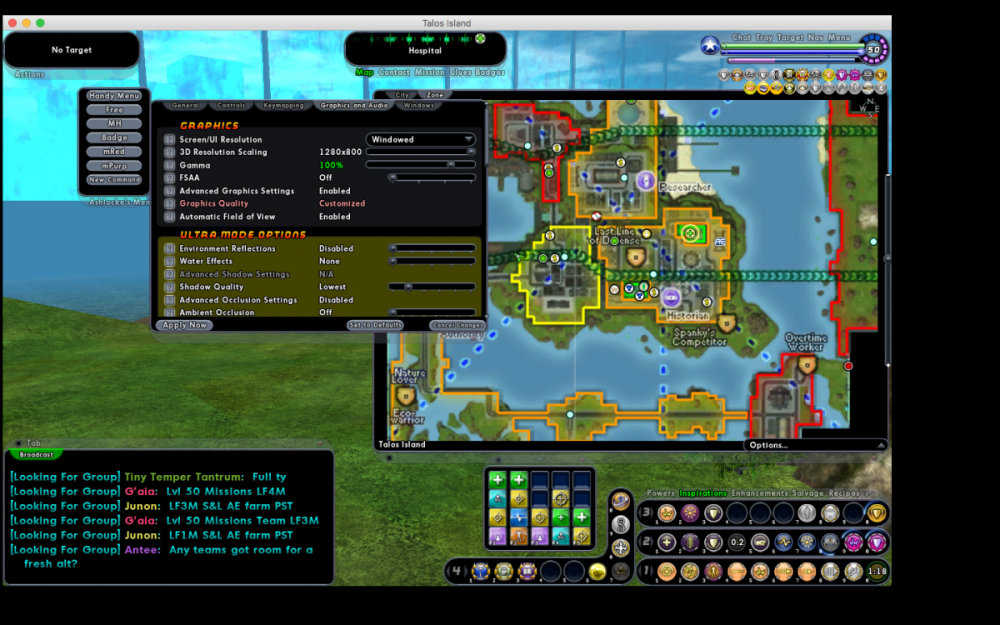
Task: Open the Controls options tab
Action: tap(231, 105)
